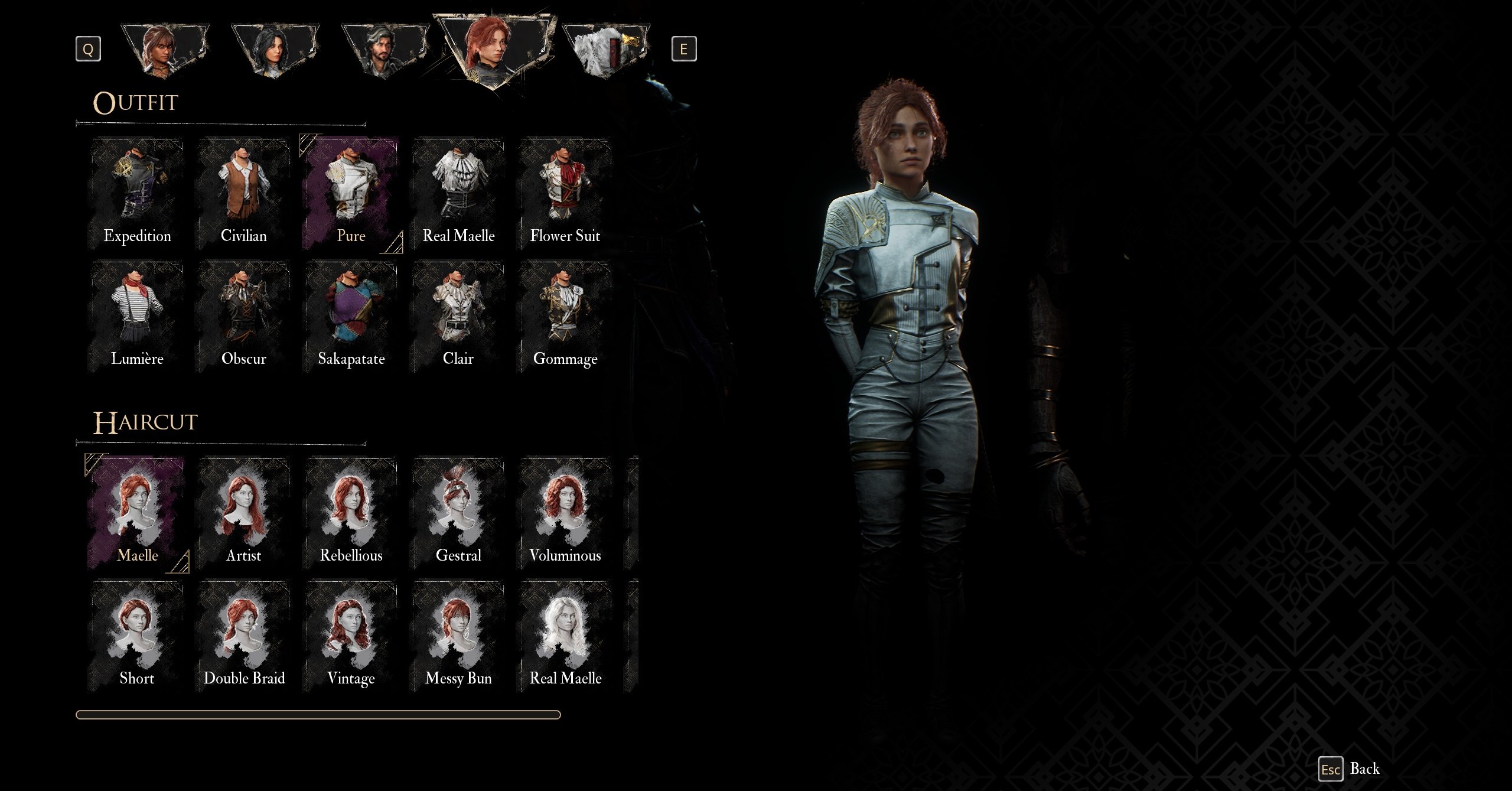Pick the Gestral haircut
This screenshot has height=791, width=1512.
458,512
